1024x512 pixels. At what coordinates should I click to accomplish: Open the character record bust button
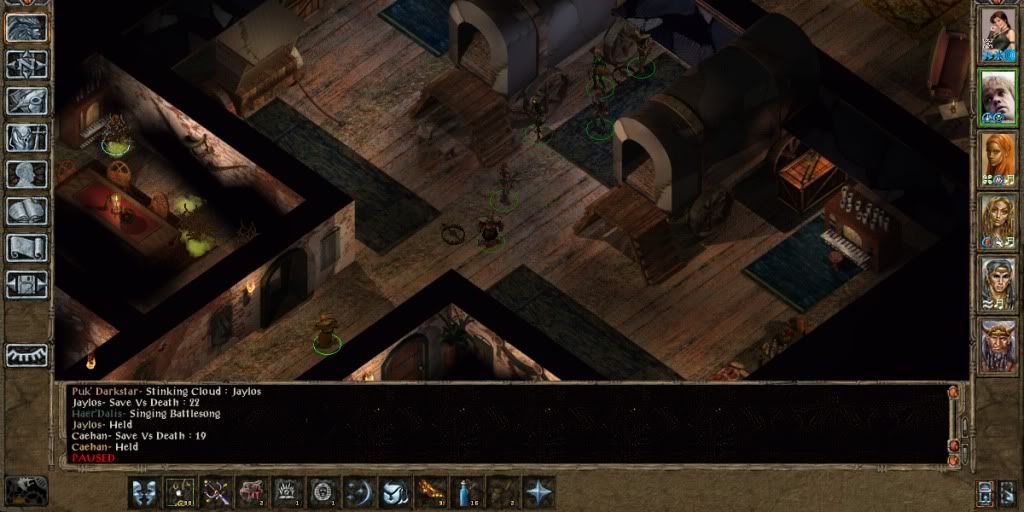tap(27, 175)
